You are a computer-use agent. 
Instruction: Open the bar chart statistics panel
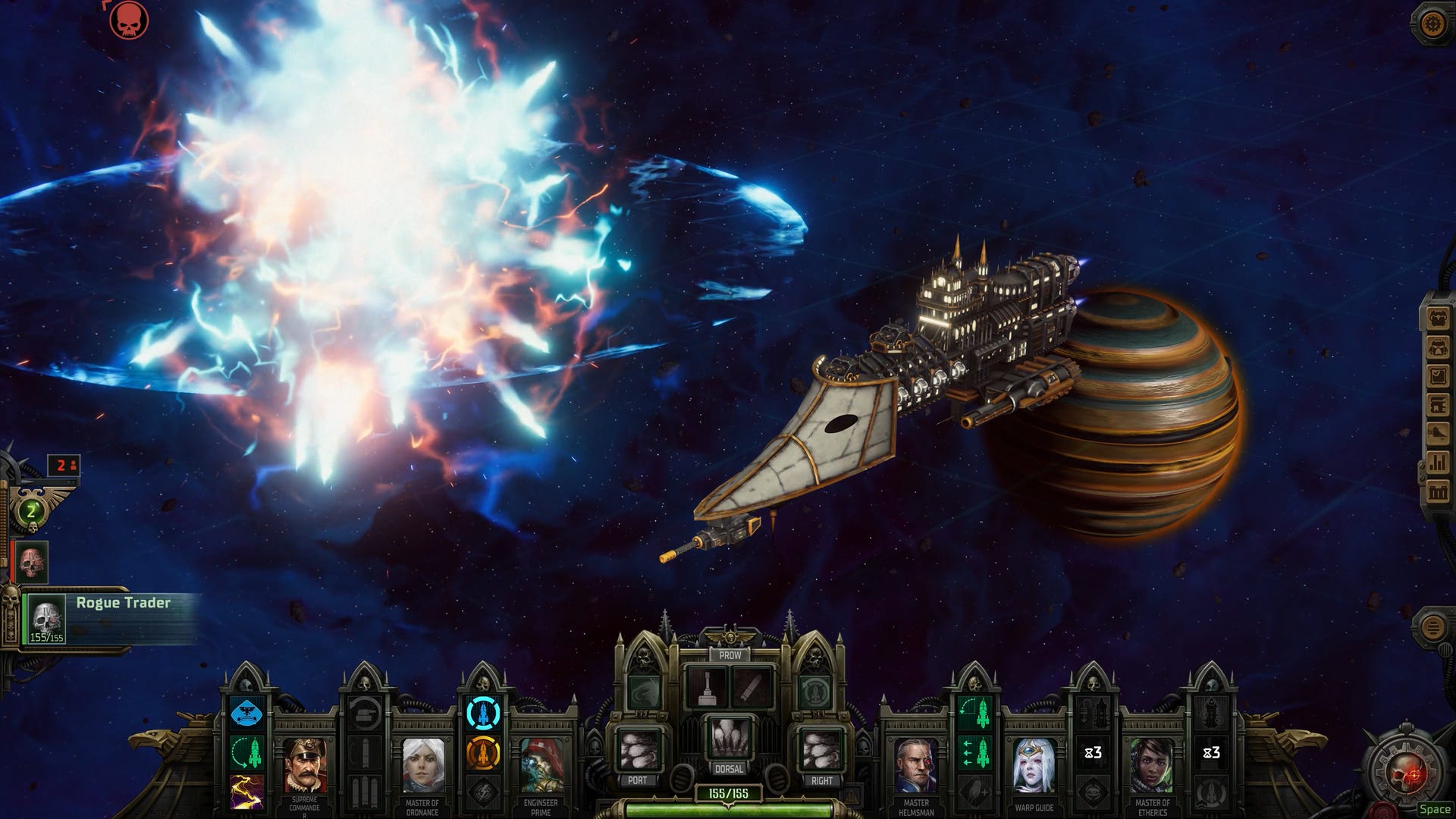(1438, 463)
